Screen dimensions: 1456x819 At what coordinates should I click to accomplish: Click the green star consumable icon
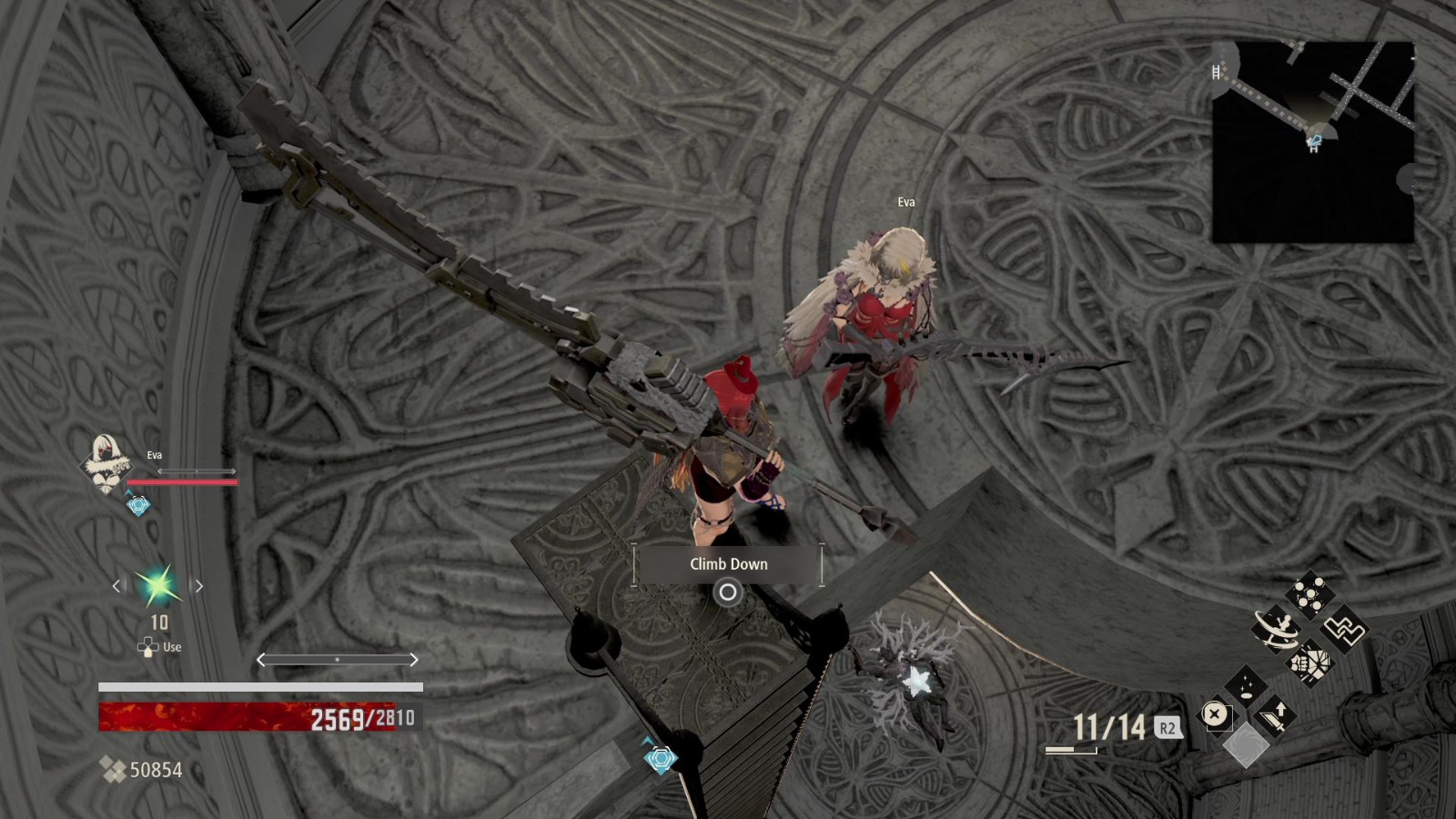160,587
